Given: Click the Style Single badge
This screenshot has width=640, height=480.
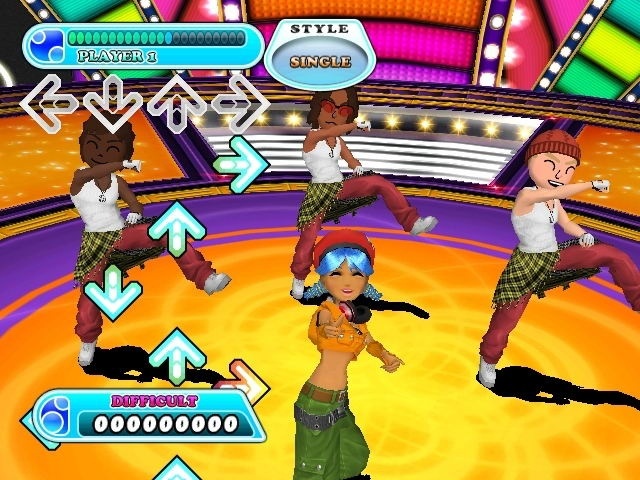Looking at the screenshot, I should [320, 50].
